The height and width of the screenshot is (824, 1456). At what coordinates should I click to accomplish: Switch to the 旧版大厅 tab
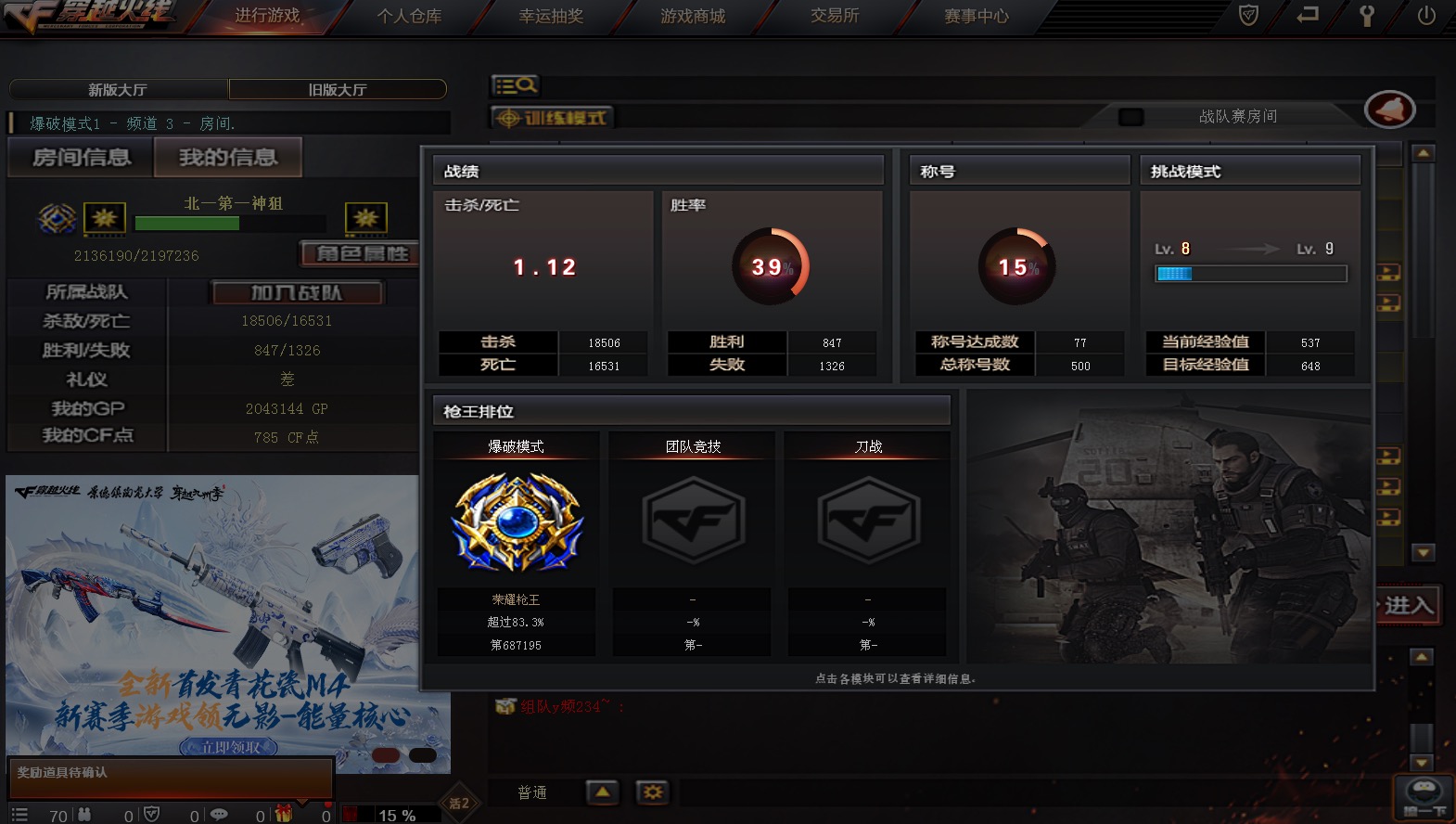[x=338, y=89]
